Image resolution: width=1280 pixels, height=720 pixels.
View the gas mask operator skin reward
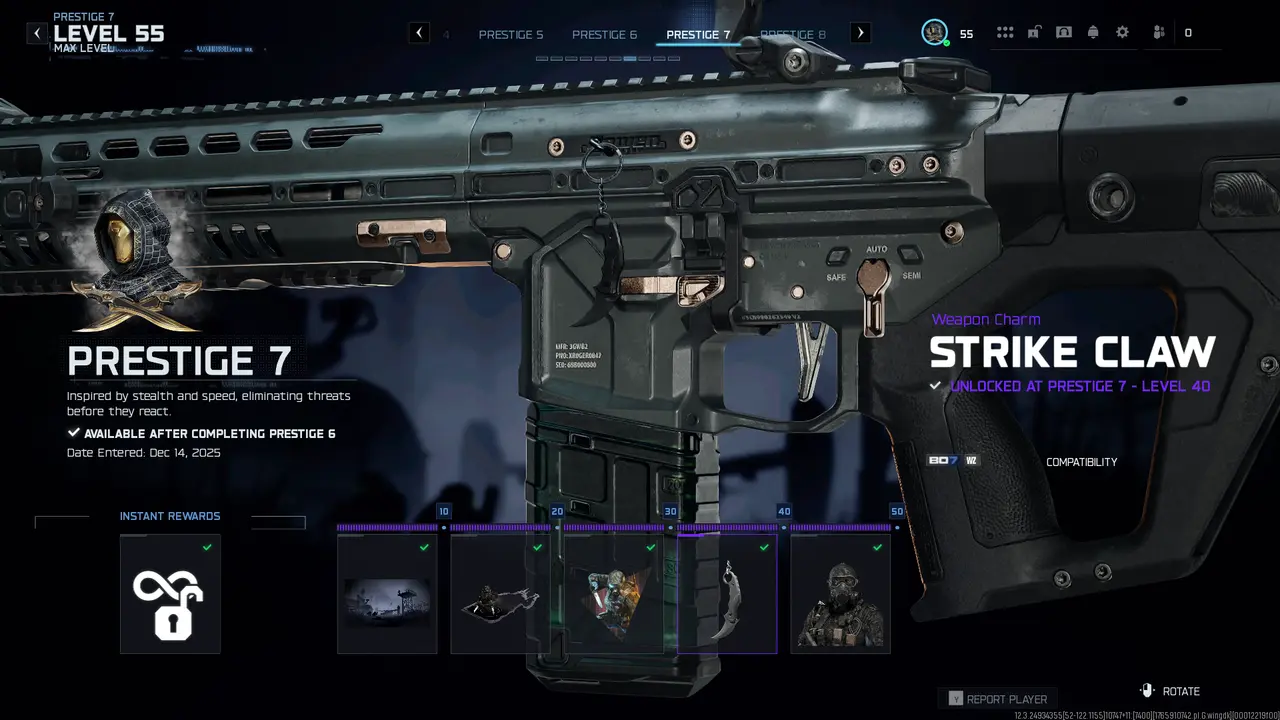(840, 594)
